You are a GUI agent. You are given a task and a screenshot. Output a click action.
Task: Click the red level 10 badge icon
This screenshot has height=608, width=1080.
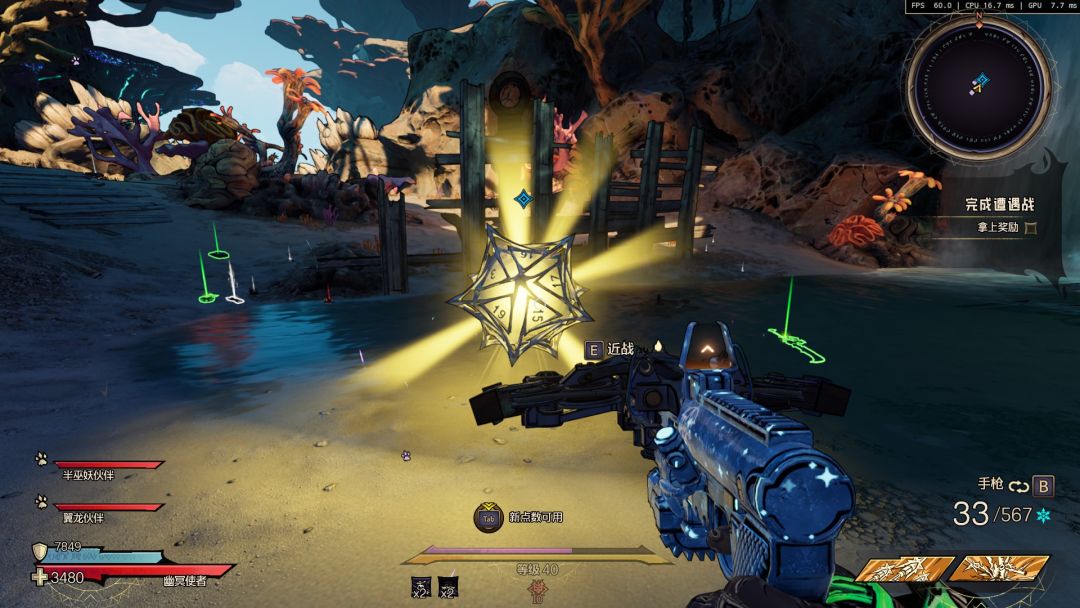536,590
